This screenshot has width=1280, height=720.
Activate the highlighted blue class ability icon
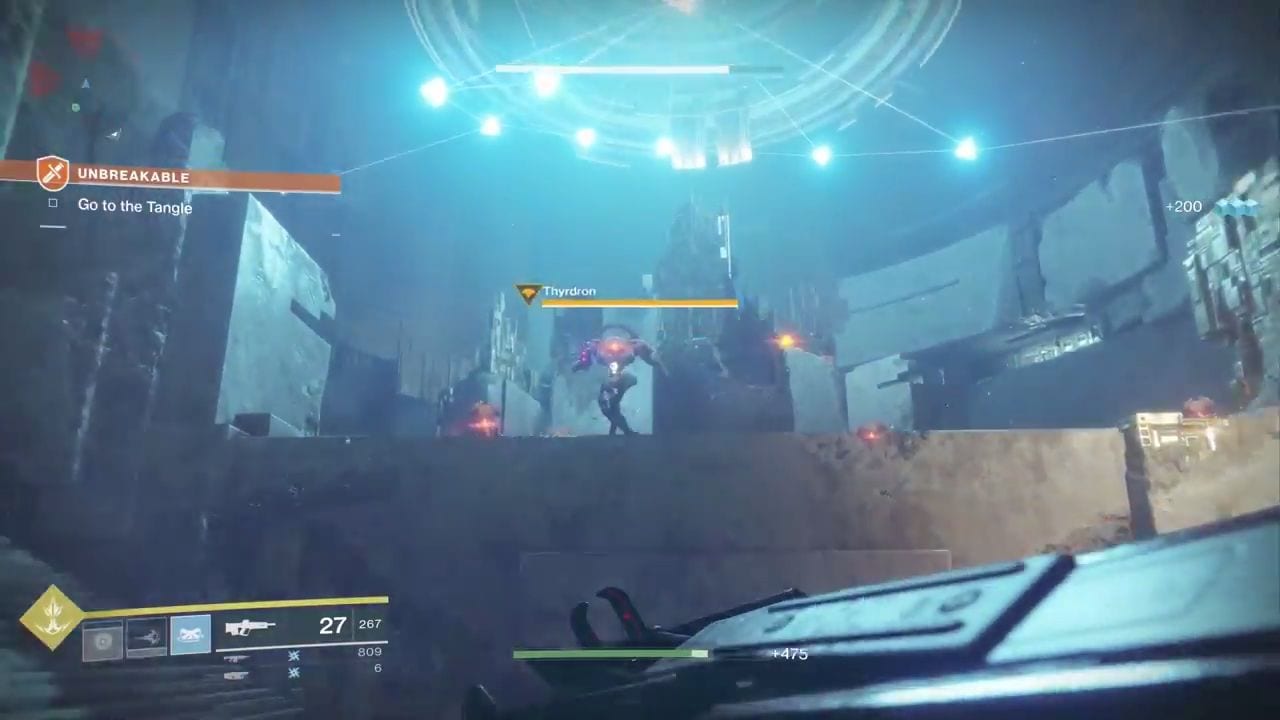[x=190, y=635]
